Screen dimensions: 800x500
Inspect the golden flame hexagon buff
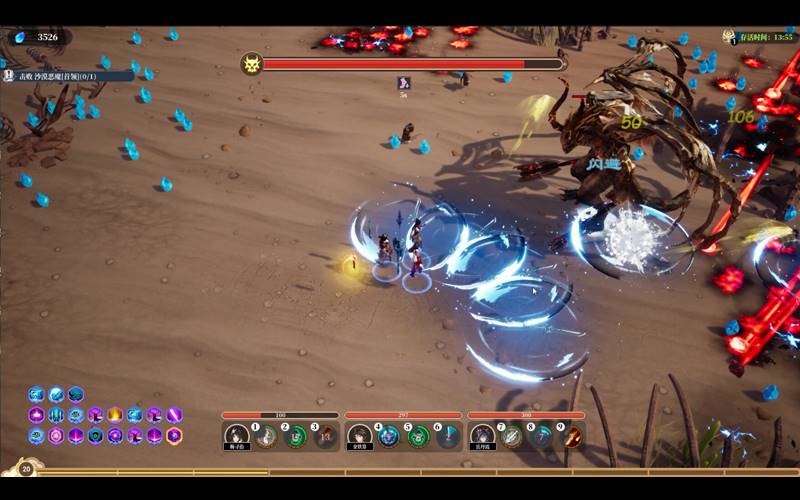point(115,414)
